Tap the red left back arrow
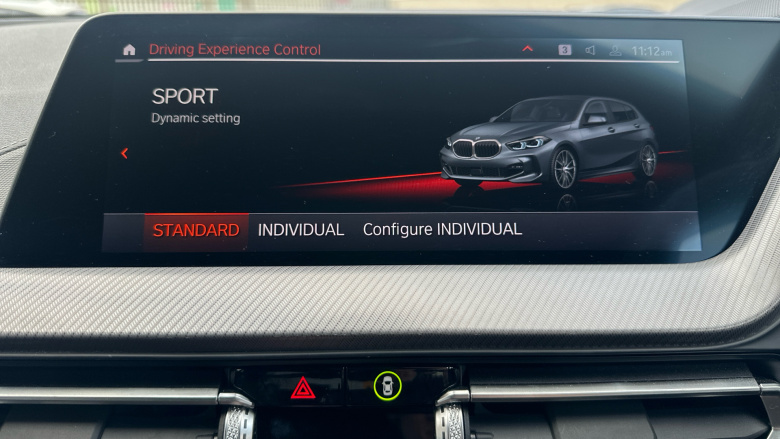The width and height of the screenshot is (780, 439). click(124, 153)
